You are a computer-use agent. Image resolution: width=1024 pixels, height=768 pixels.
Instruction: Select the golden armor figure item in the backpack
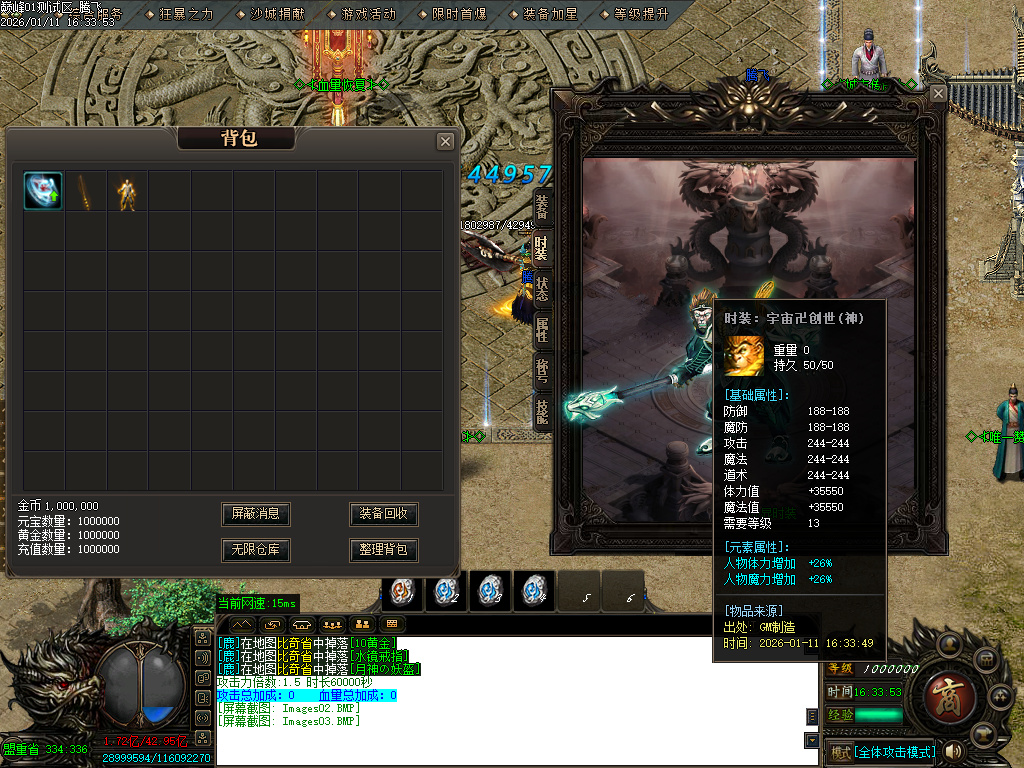pyautogui.click(x=127, y=192)
